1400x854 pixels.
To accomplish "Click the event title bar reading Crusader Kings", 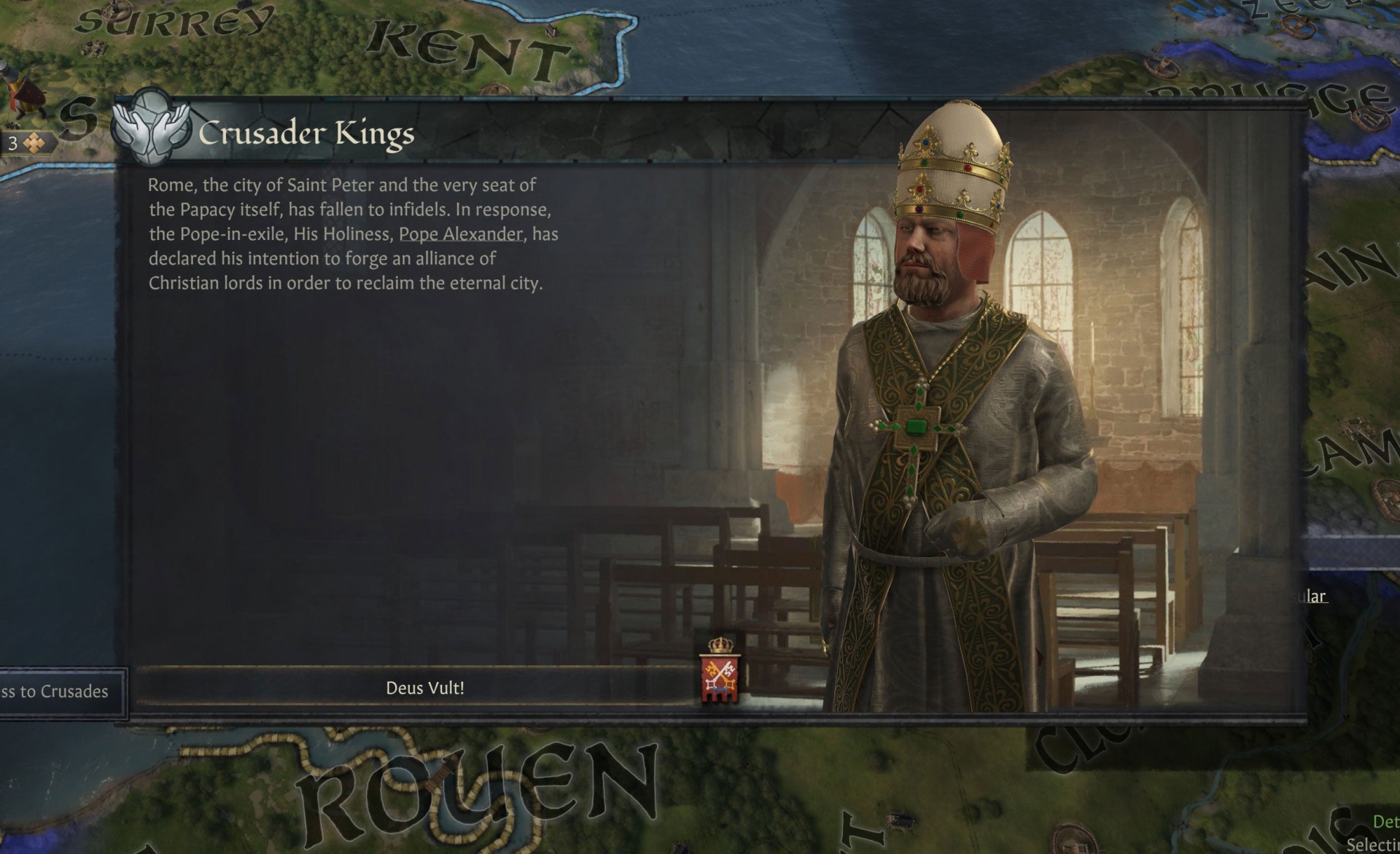I will [x=306, y=133].
